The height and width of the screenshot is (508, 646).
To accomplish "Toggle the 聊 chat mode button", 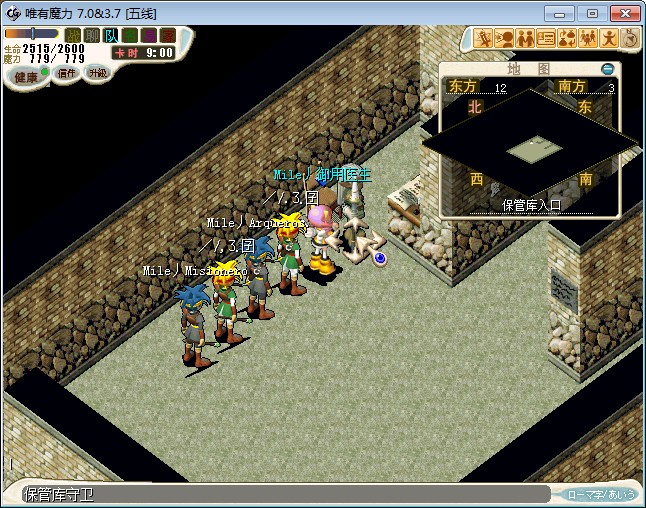I will click(x=92, y=35).
